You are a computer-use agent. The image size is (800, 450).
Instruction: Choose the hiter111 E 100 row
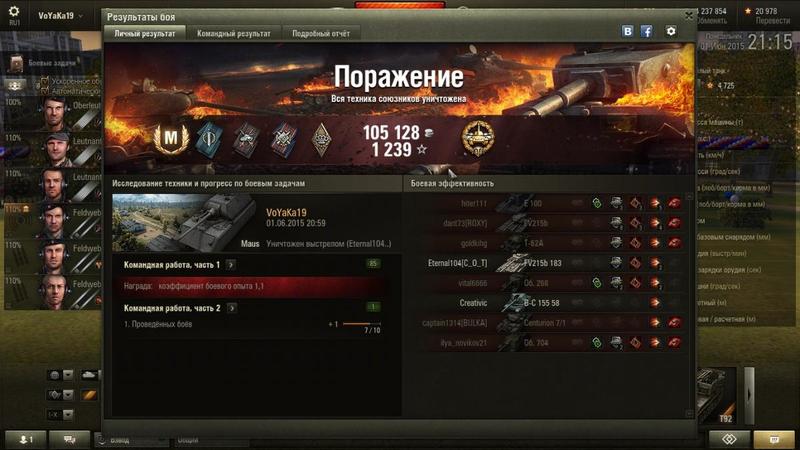(x=545, y=203)
